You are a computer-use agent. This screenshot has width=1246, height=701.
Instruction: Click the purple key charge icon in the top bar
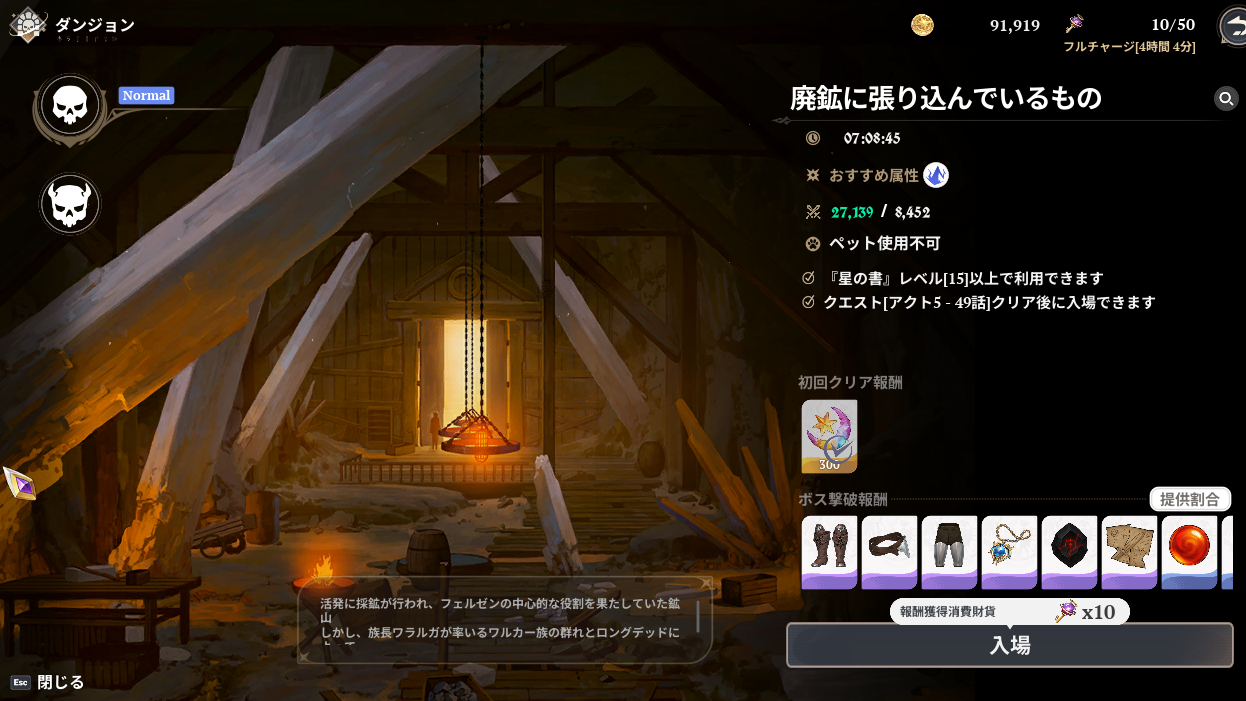pyautogui.click(x=1075, y=24)
